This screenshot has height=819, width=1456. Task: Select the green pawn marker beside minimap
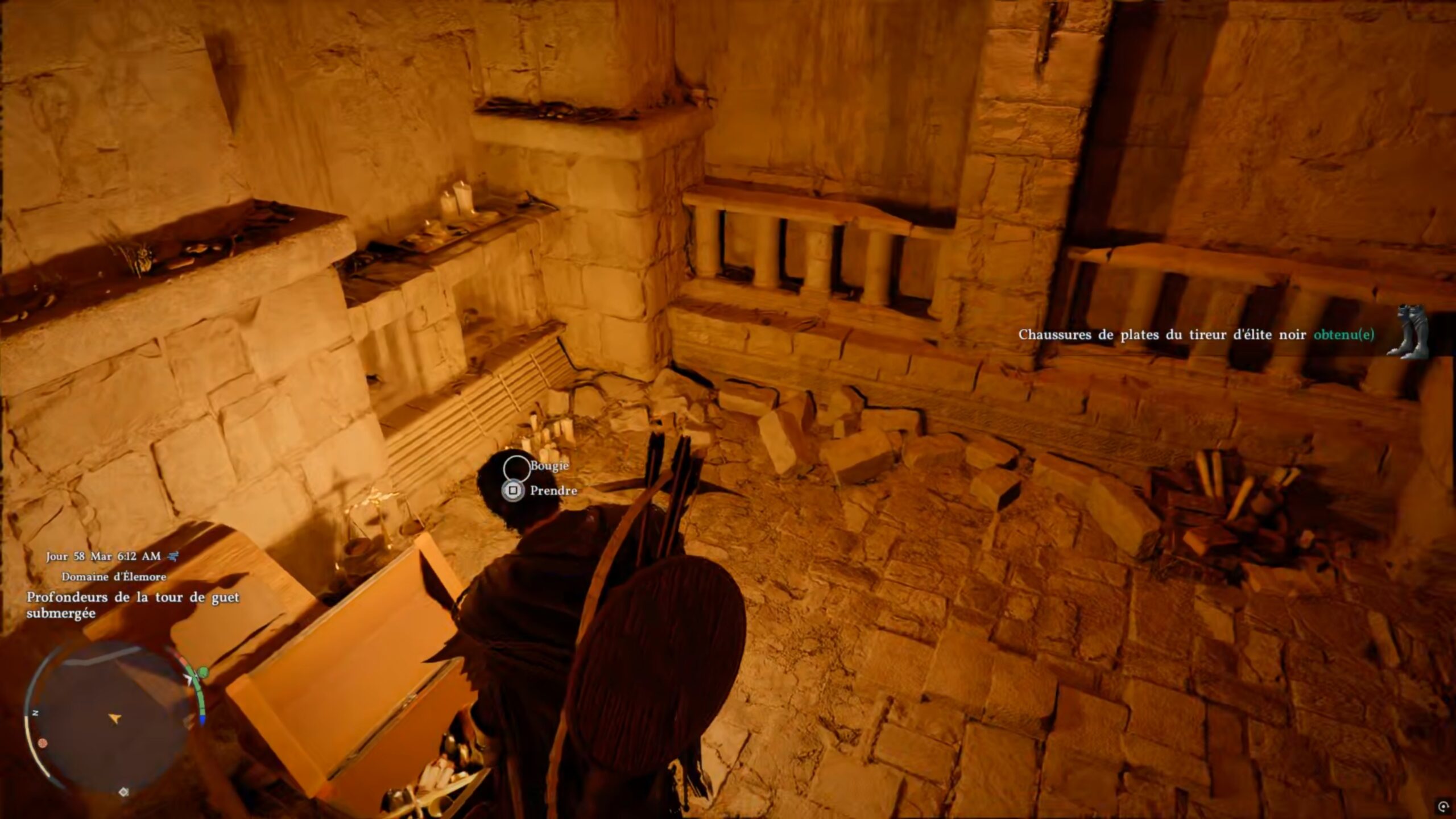[203, 673]
